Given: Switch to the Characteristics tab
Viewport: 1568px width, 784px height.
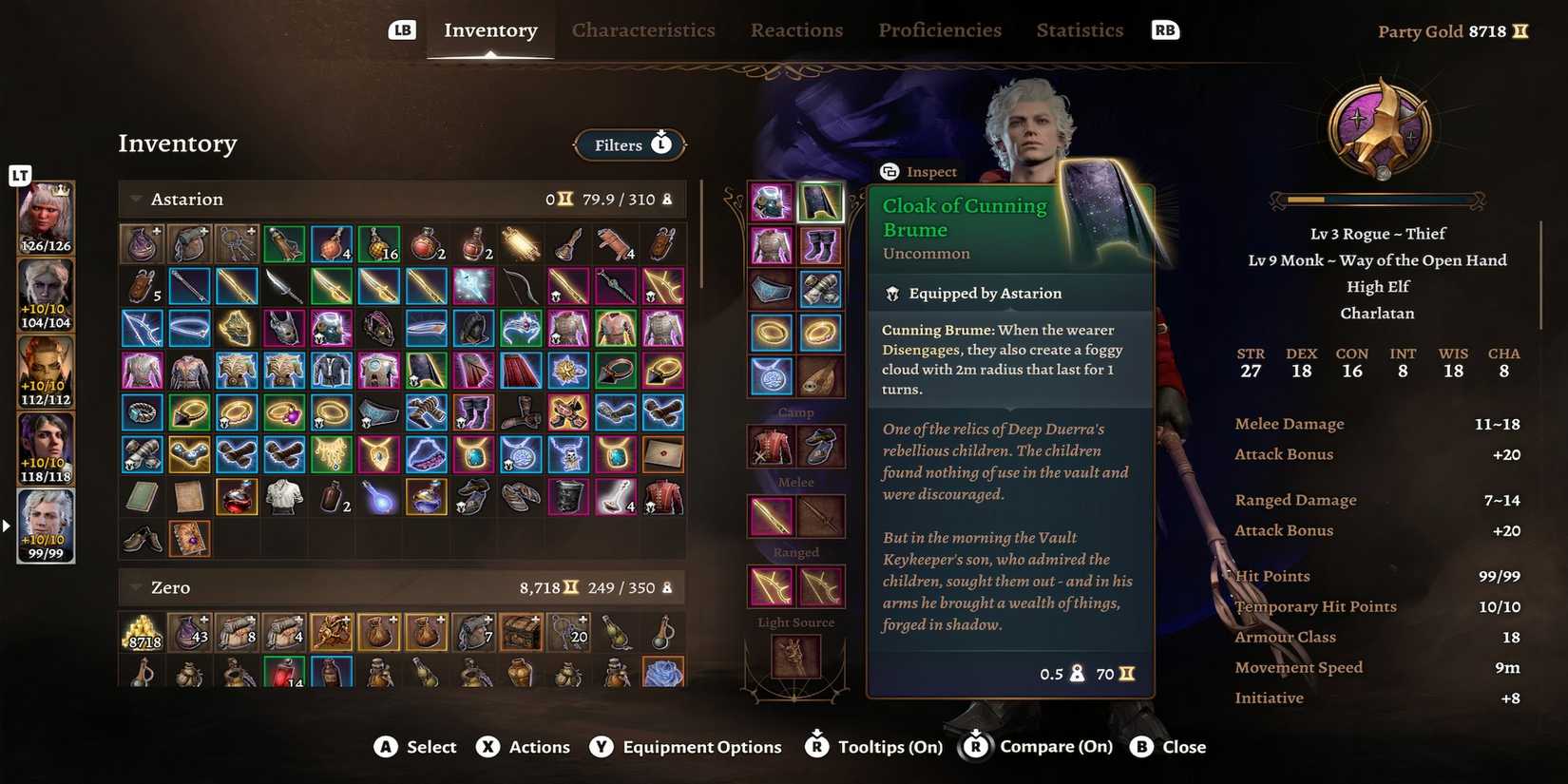Looking at the screenshot, I should [x=642, y=30].
